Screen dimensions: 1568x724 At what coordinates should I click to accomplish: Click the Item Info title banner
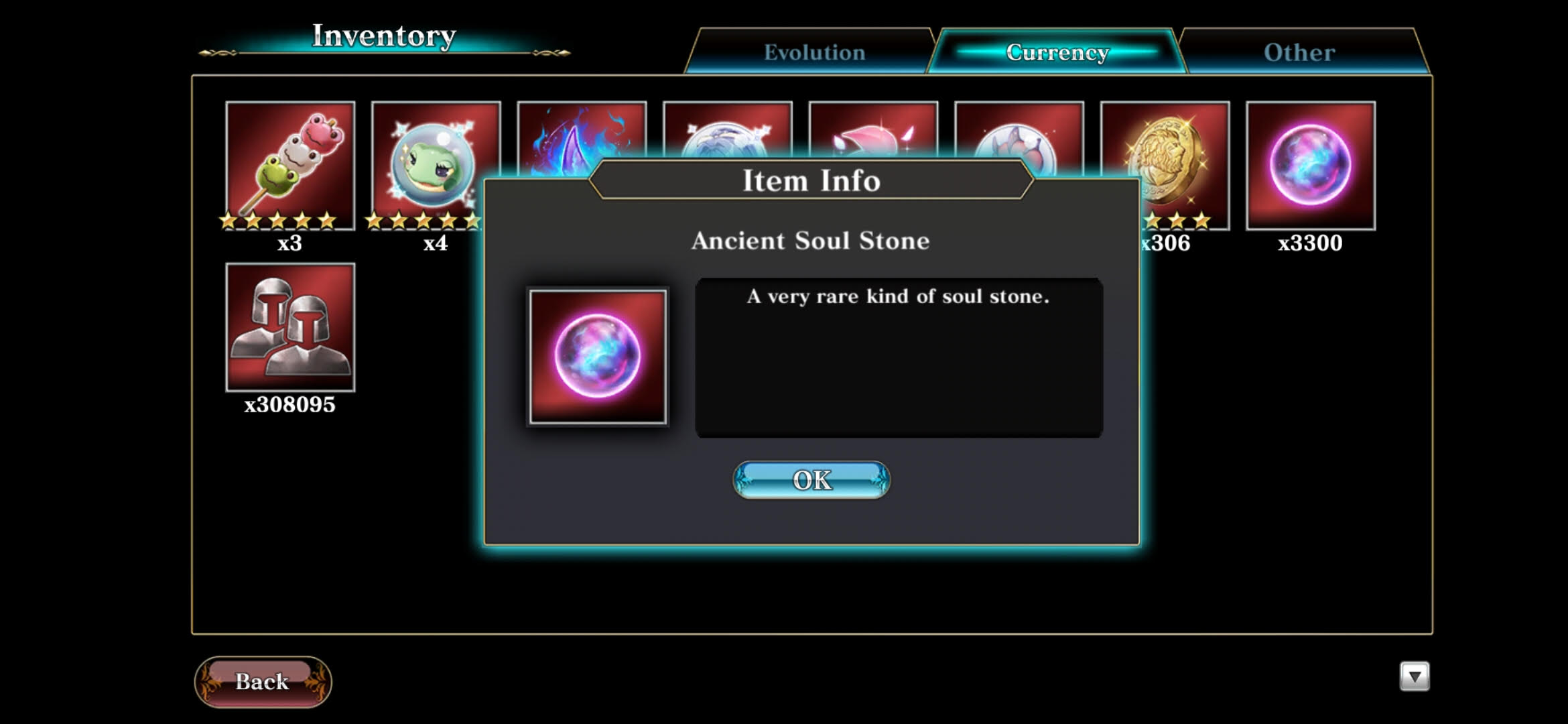click(x=811, y=180)
